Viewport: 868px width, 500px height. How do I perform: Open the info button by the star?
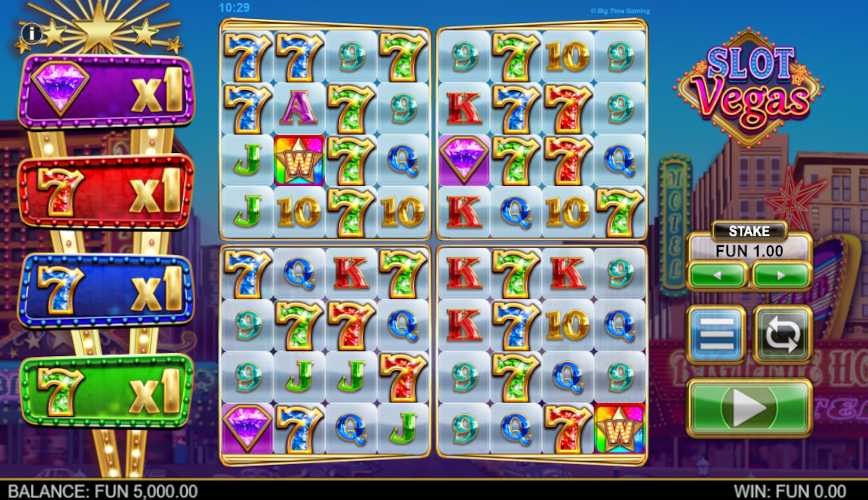coord(31,34)
